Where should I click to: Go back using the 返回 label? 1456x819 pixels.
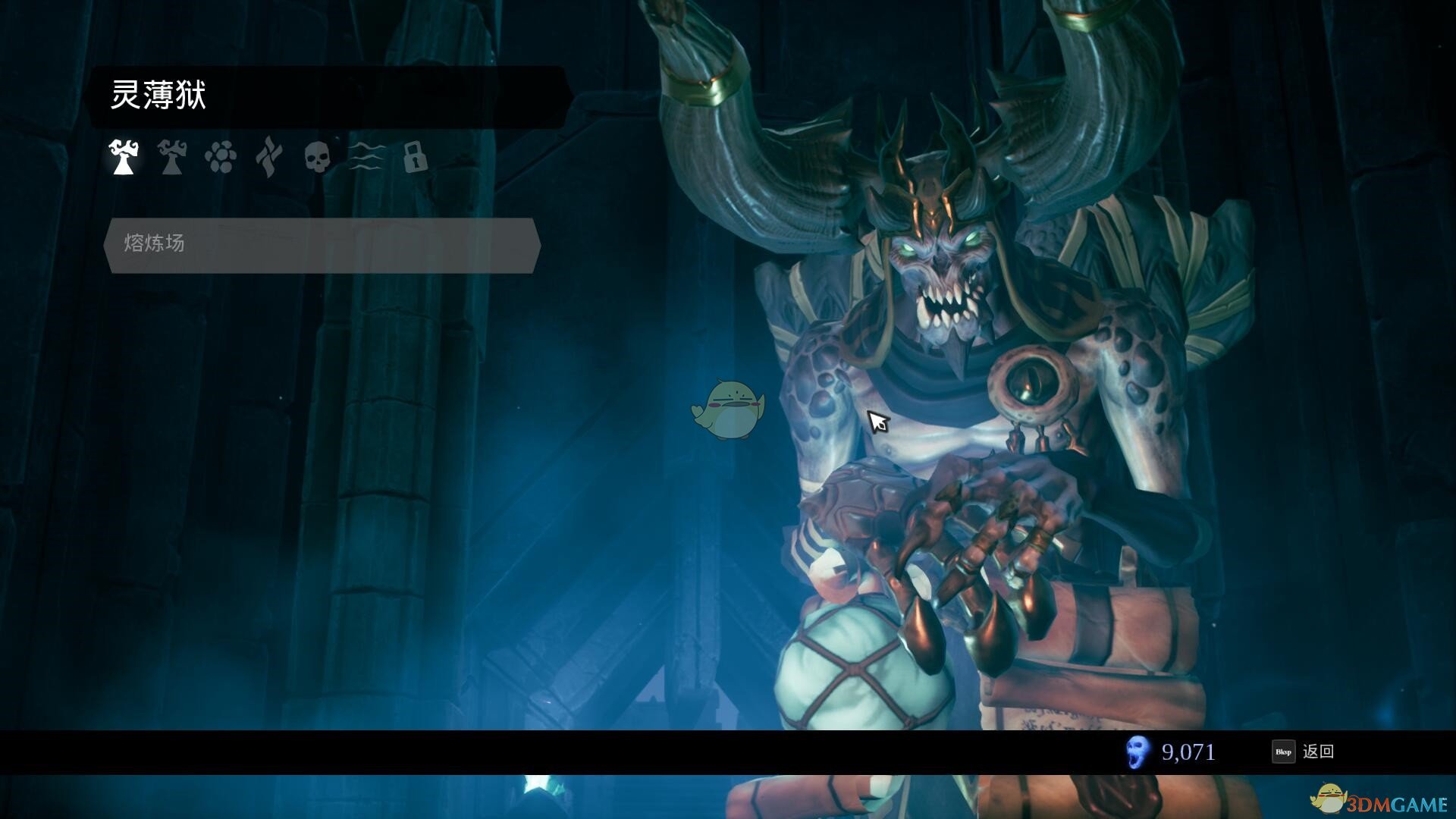pos(1318,752)
